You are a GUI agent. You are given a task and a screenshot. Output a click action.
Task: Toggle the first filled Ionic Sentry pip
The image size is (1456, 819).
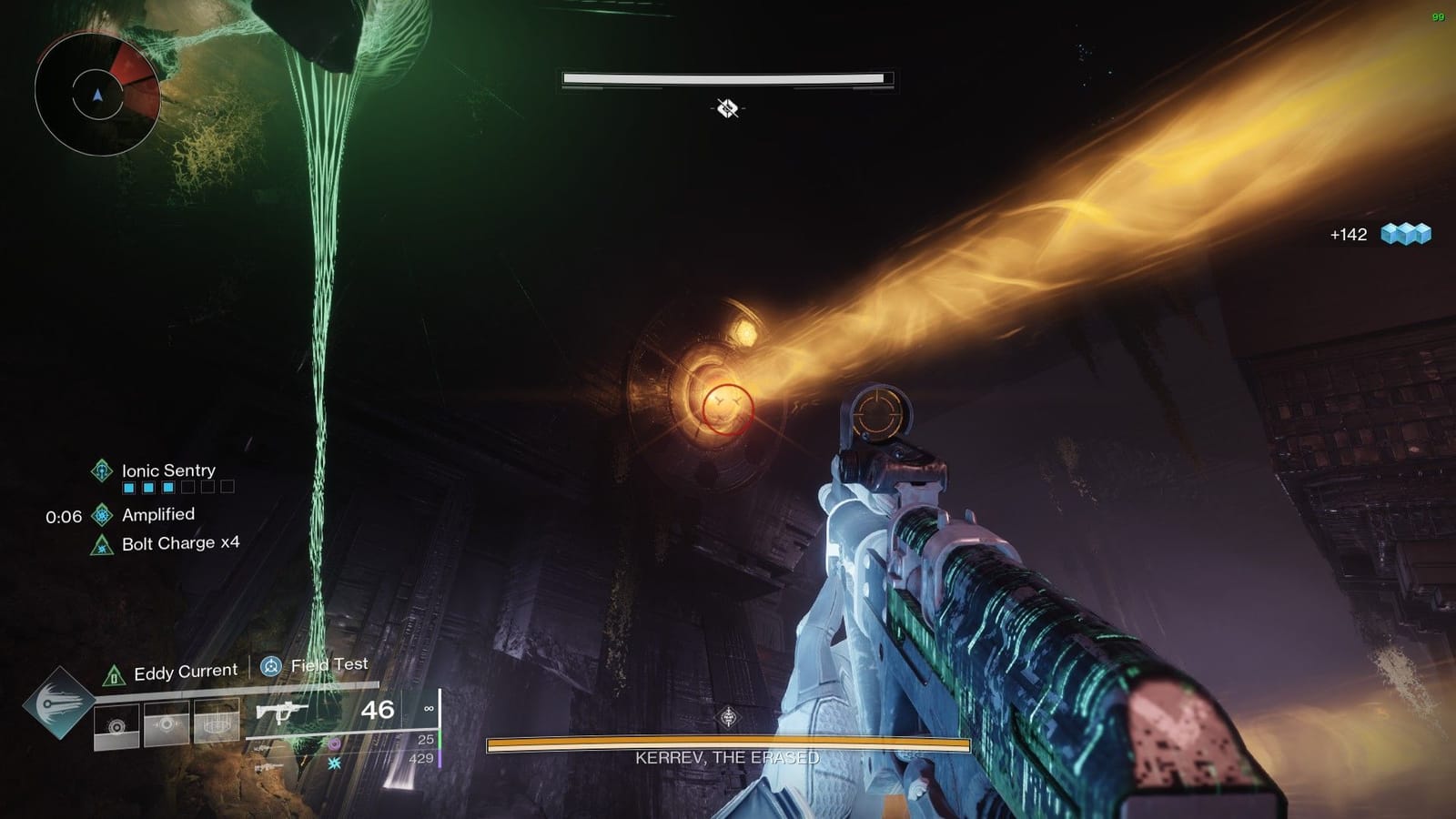click(128, 487)
